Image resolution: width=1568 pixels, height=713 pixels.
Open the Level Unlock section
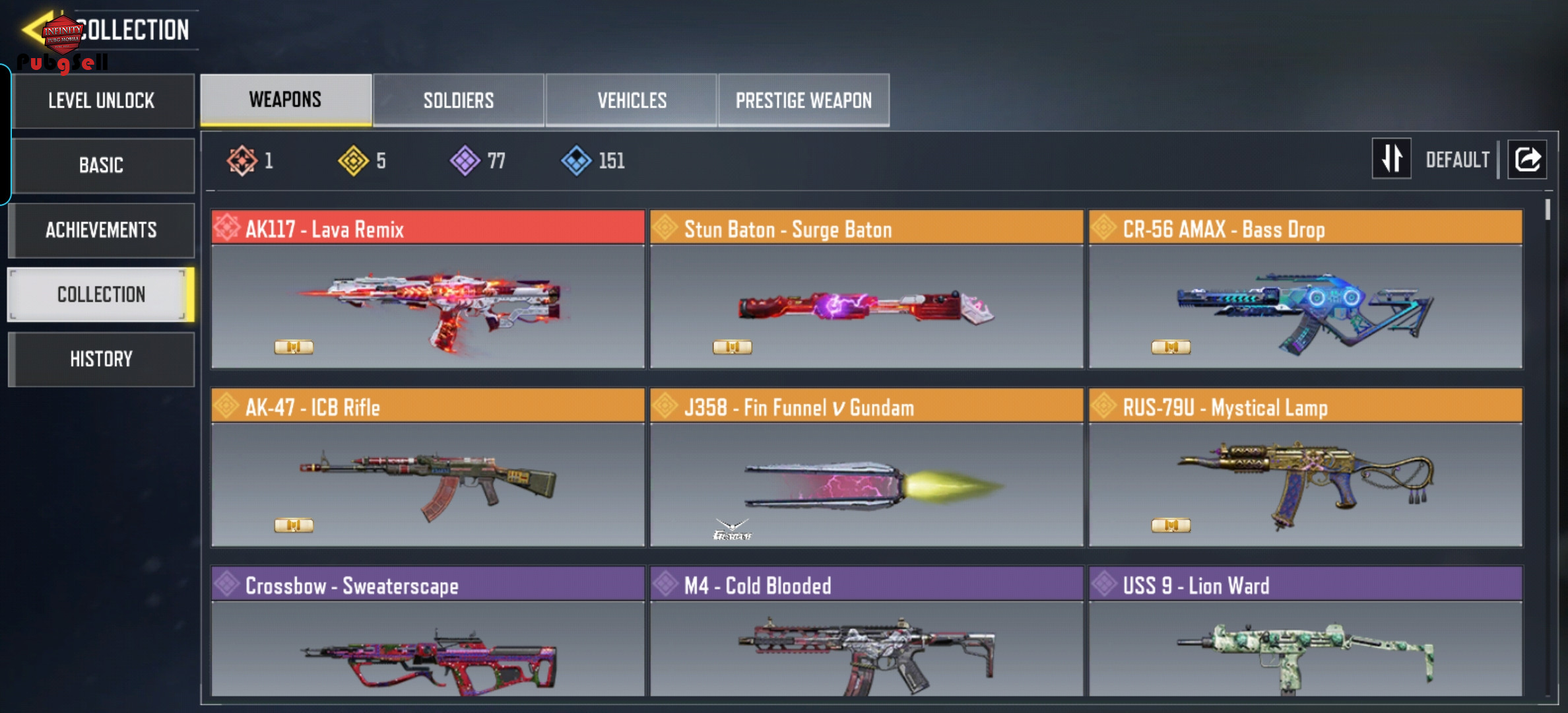pos(102,101)
